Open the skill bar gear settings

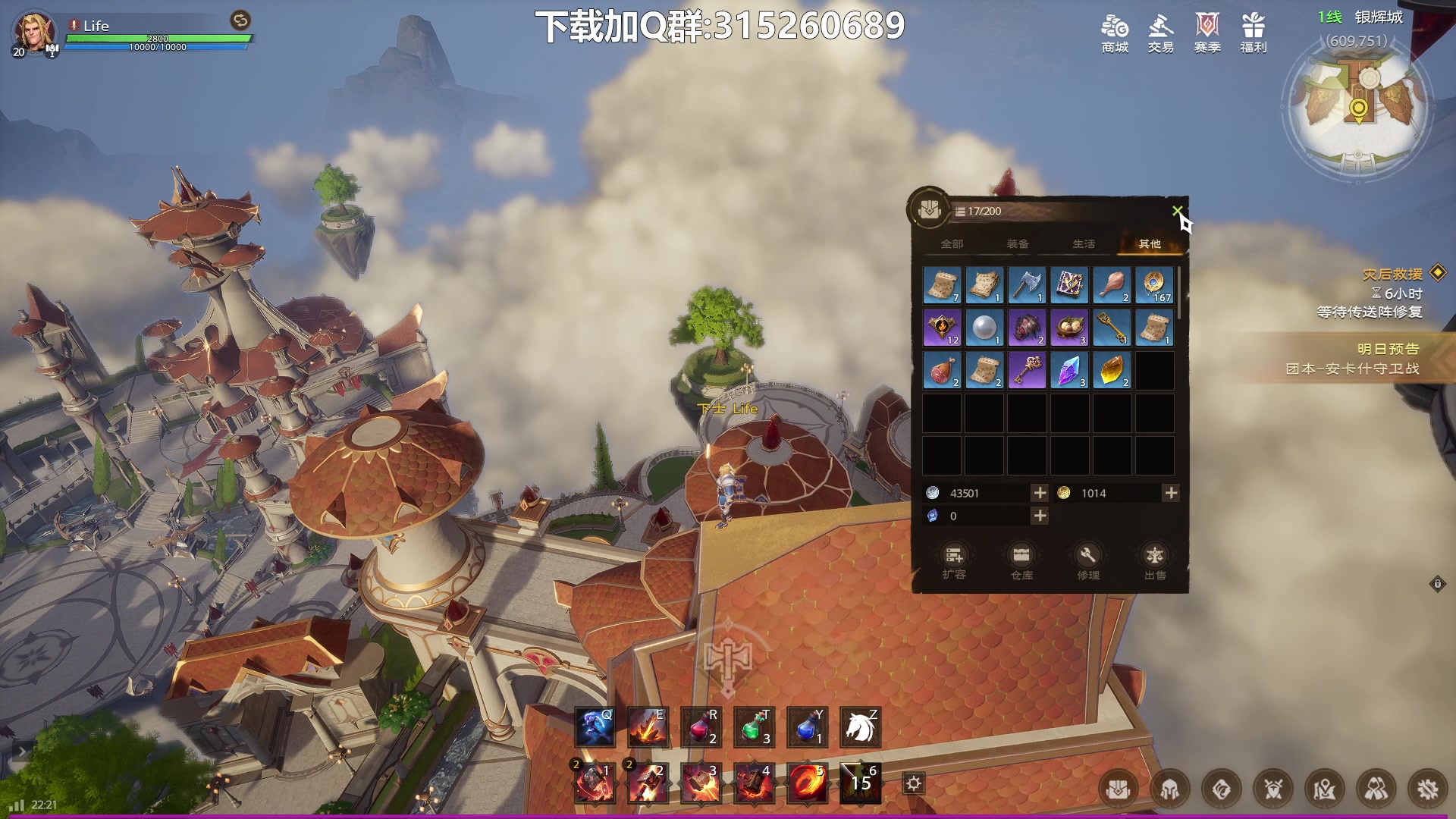pyautogui.click(x=914, y=783)
